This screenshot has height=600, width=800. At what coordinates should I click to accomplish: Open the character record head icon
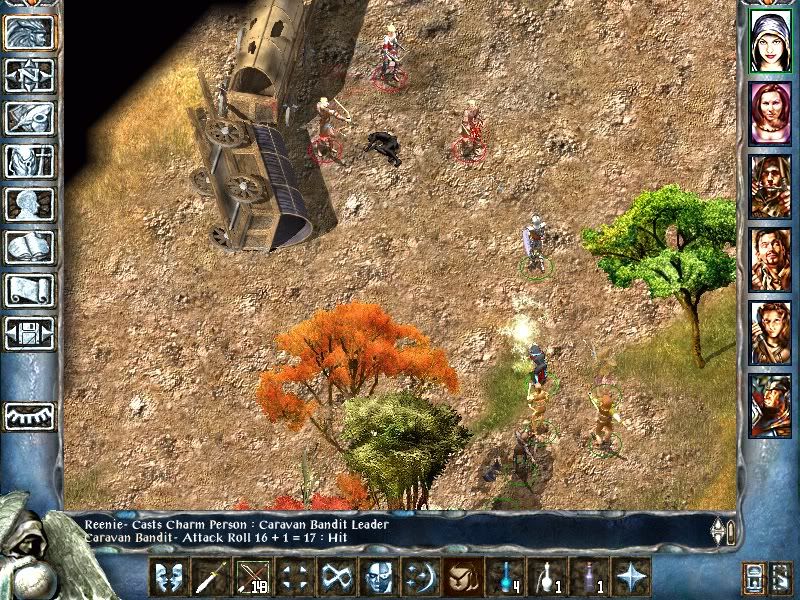tap(29, 204)
